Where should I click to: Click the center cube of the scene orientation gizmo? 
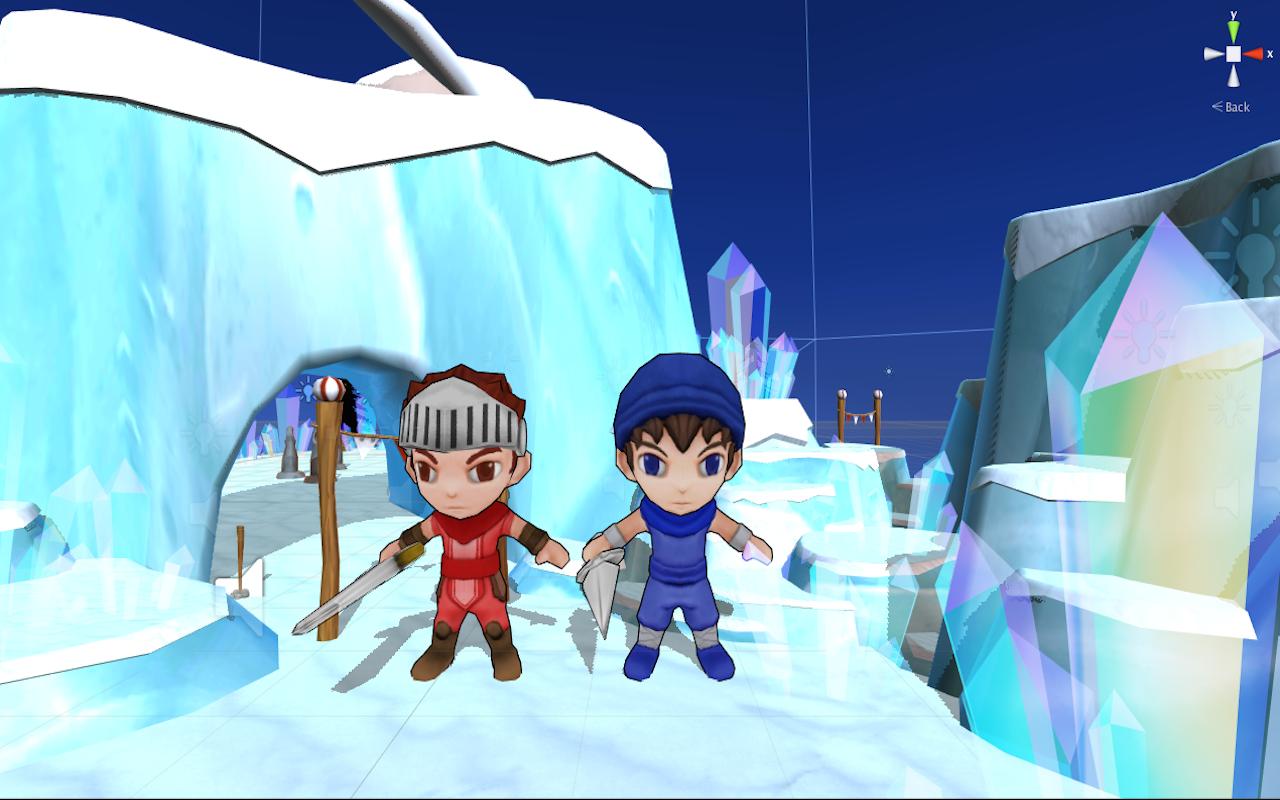point(1233,53)
